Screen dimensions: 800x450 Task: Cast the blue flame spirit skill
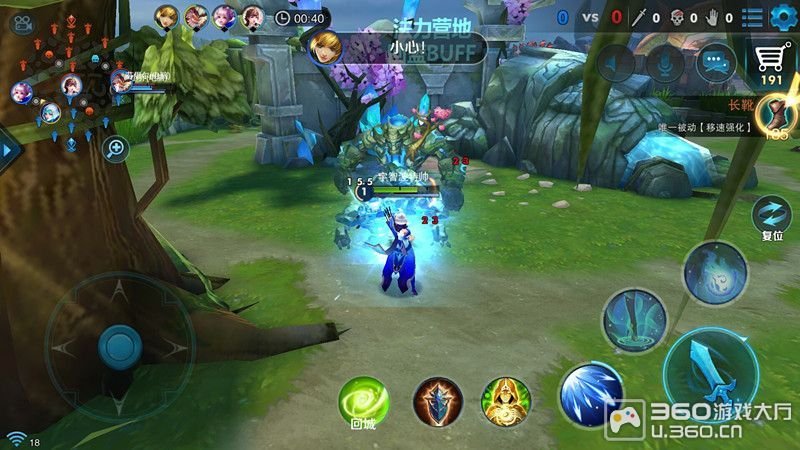pos(715,272)
